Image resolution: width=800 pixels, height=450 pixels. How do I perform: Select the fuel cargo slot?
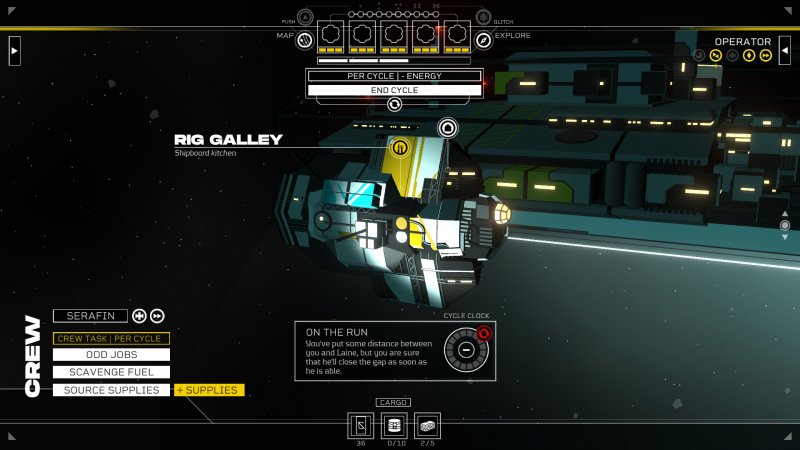point(395,425)
